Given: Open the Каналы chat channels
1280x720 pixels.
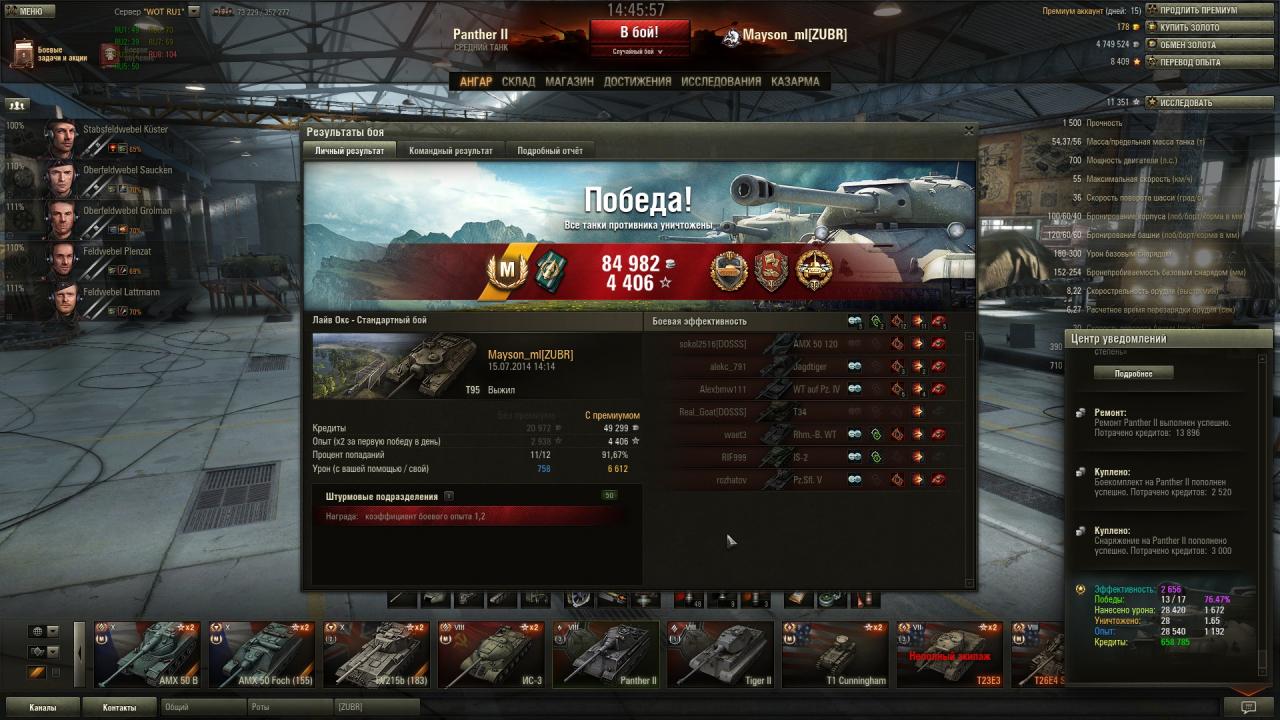Looking at the screenshot, I should [x=43, y=707].
